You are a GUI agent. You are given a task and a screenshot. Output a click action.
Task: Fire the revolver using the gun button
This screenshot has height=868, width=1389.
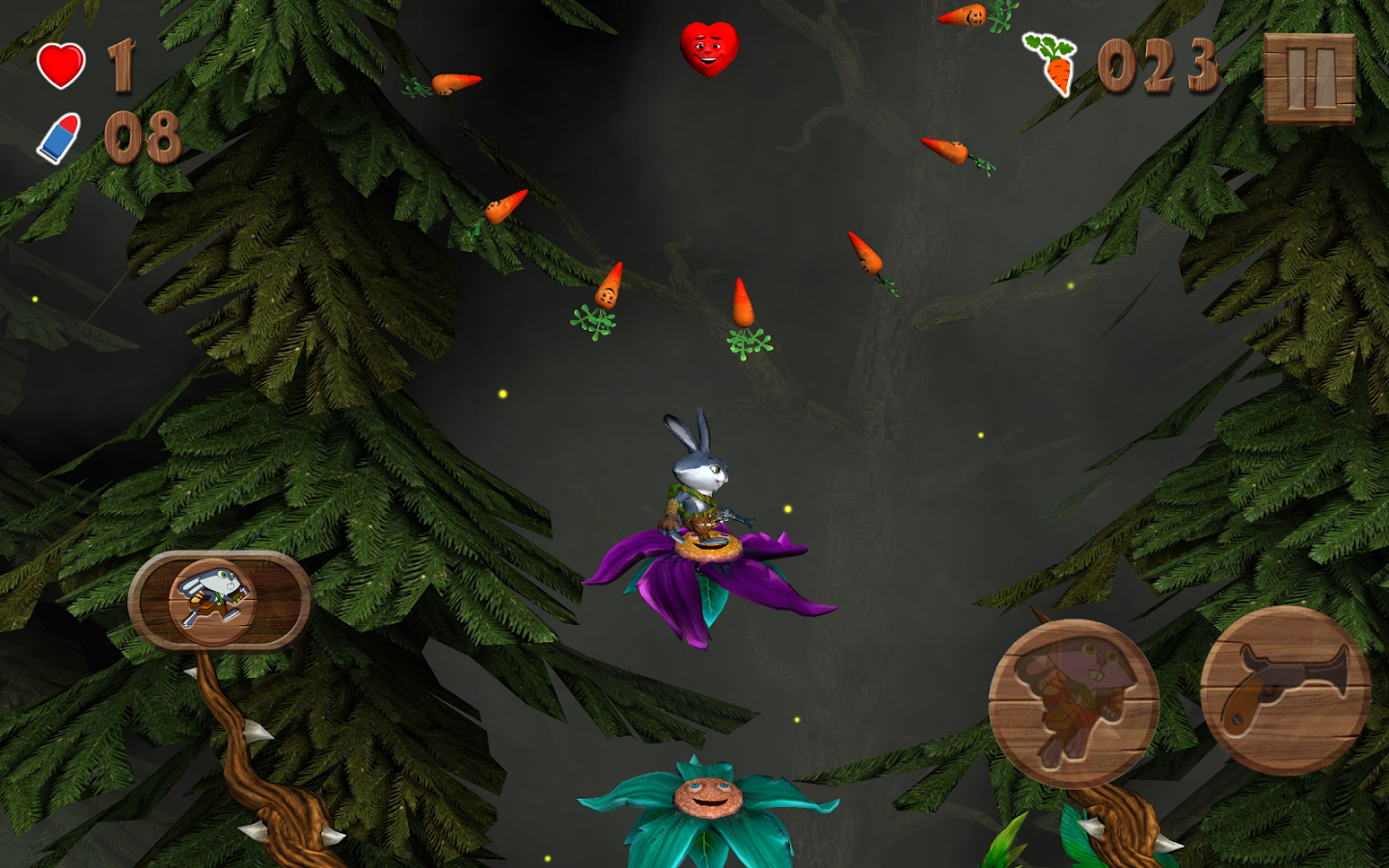click(x=1285, y=691)
